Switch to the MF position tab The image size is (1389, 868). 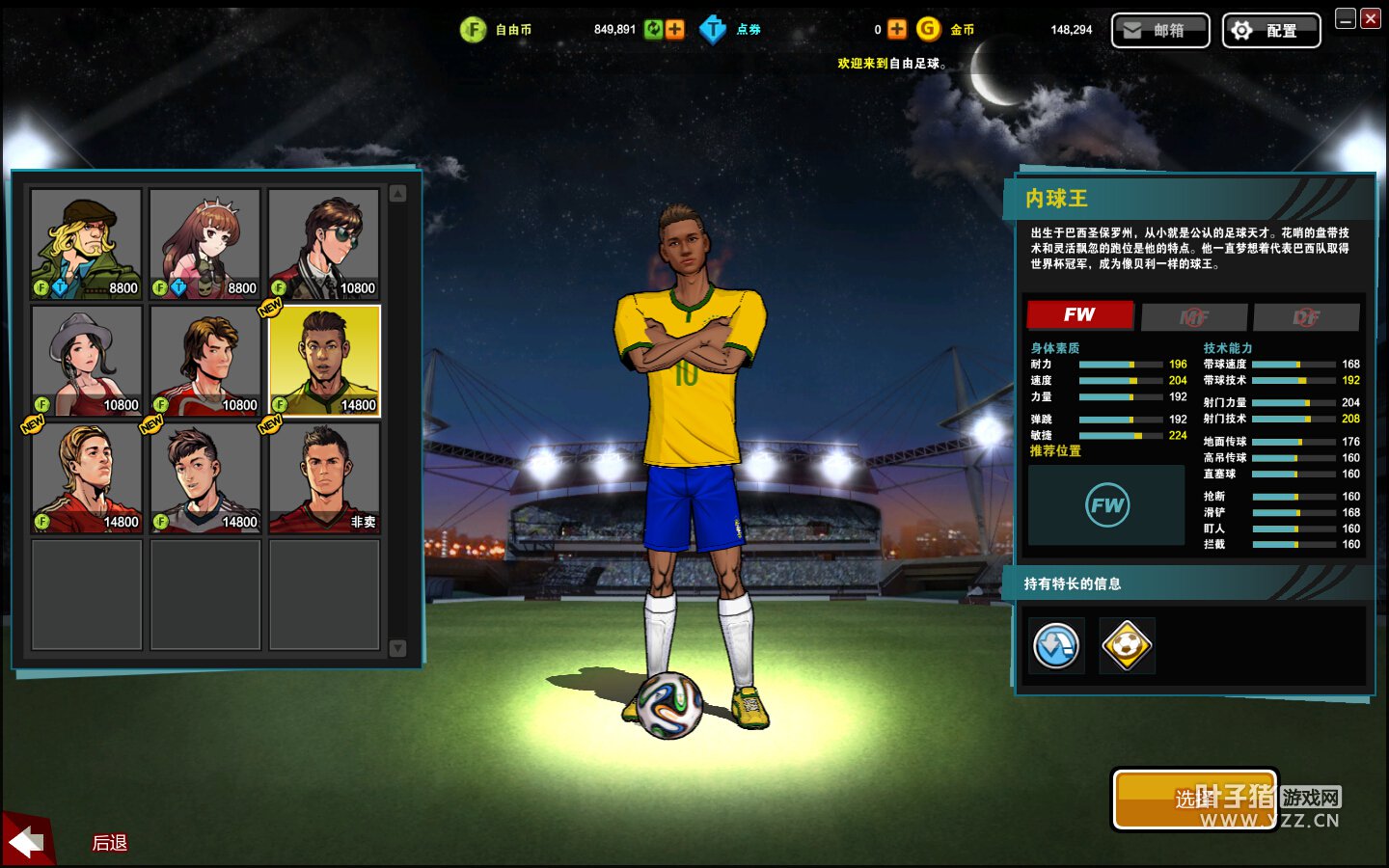coord(1193,316)
